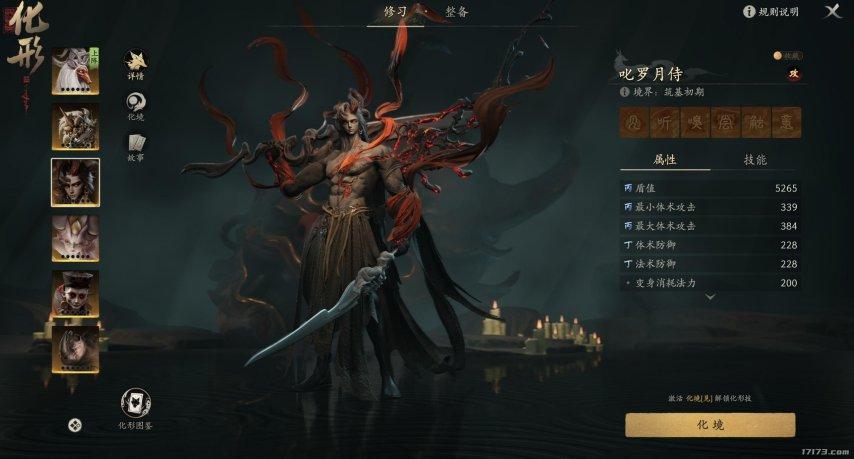854x459 pixels.
Task: Click the round emblem icon beside 化形图鉴
Action: pyautogui.click(x=75, y=425)
